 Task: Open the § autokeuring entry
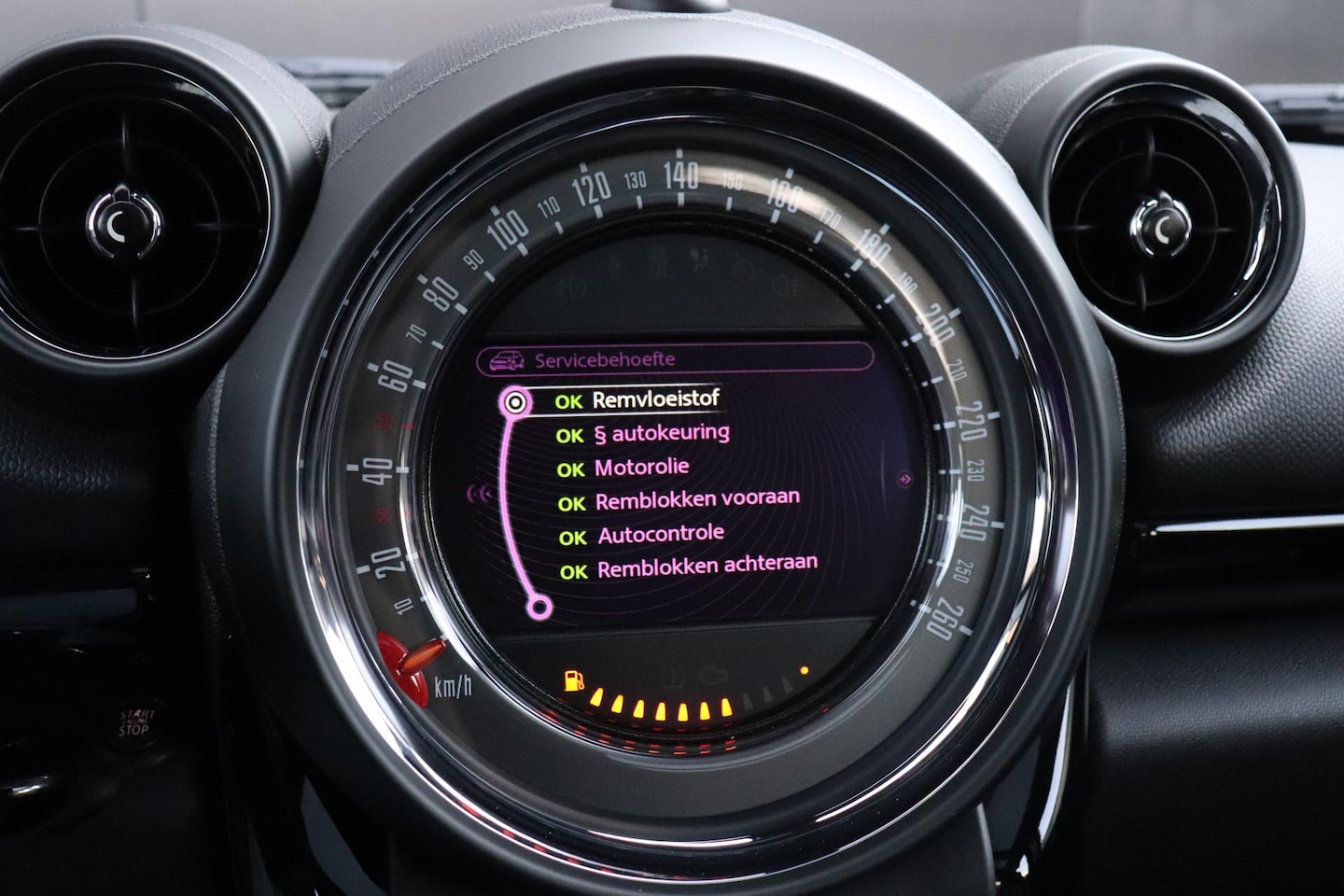point(661,434)
